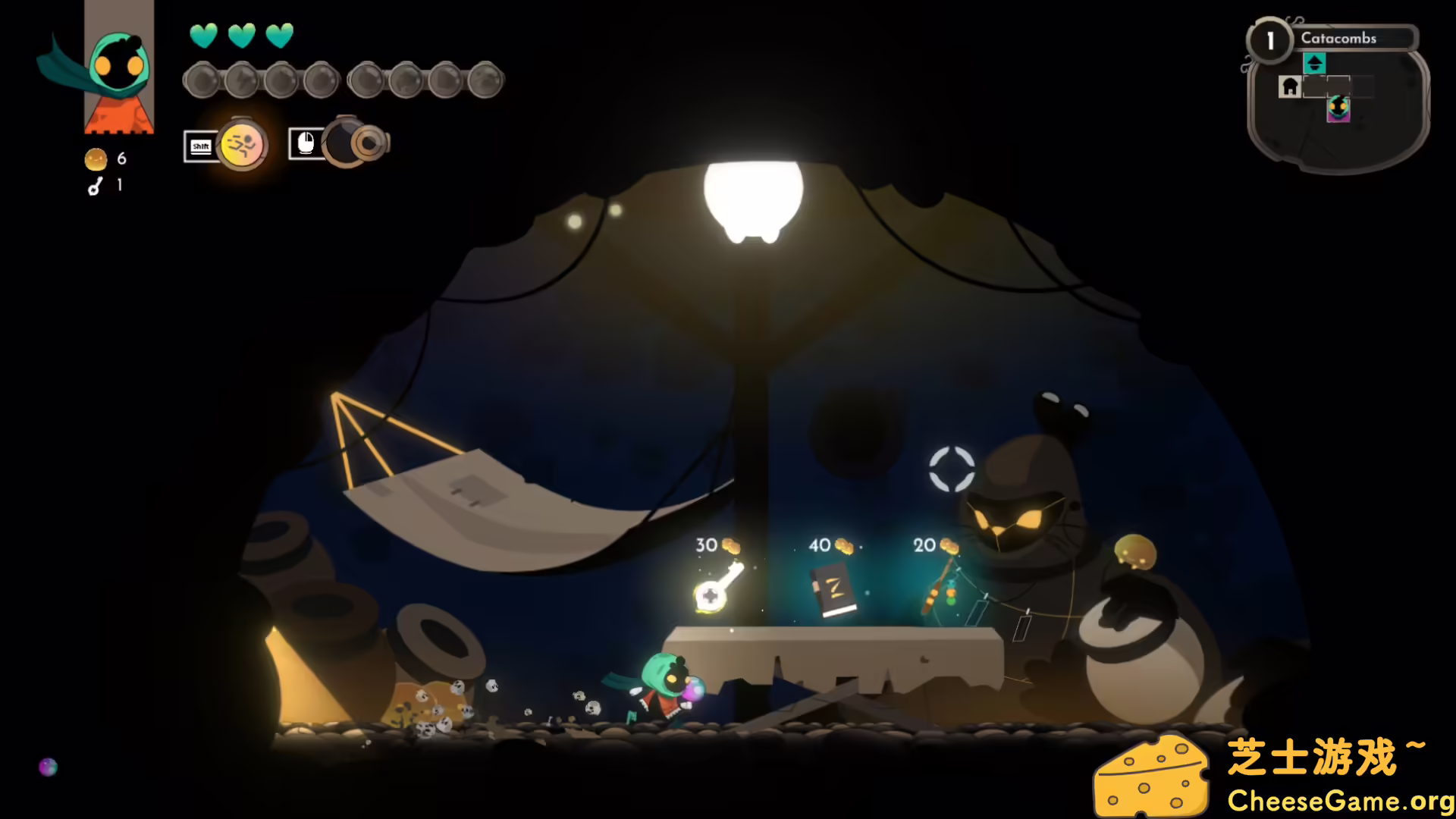Click the Shift key binding icon

[x=199, y=146]
